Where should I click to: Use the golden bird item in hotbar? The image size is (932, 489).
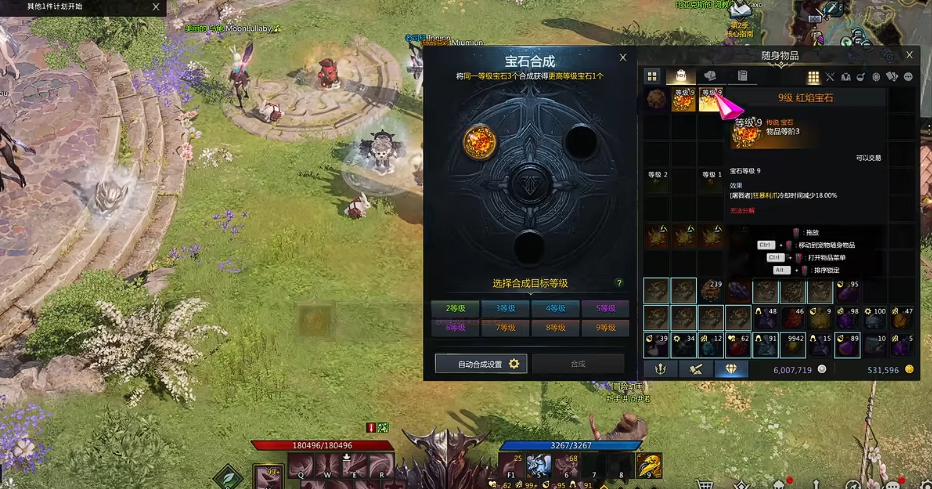(648, 465)
